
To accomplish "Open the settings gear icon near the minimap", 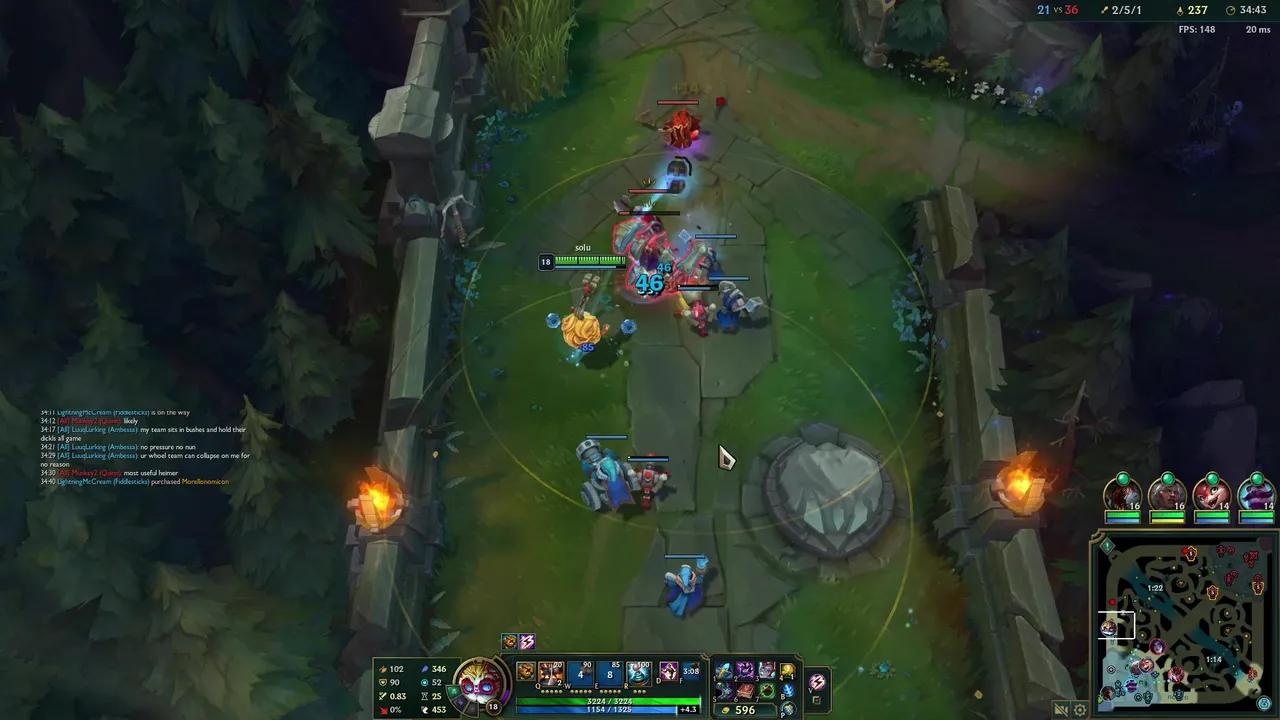I will coord(1081,709).
